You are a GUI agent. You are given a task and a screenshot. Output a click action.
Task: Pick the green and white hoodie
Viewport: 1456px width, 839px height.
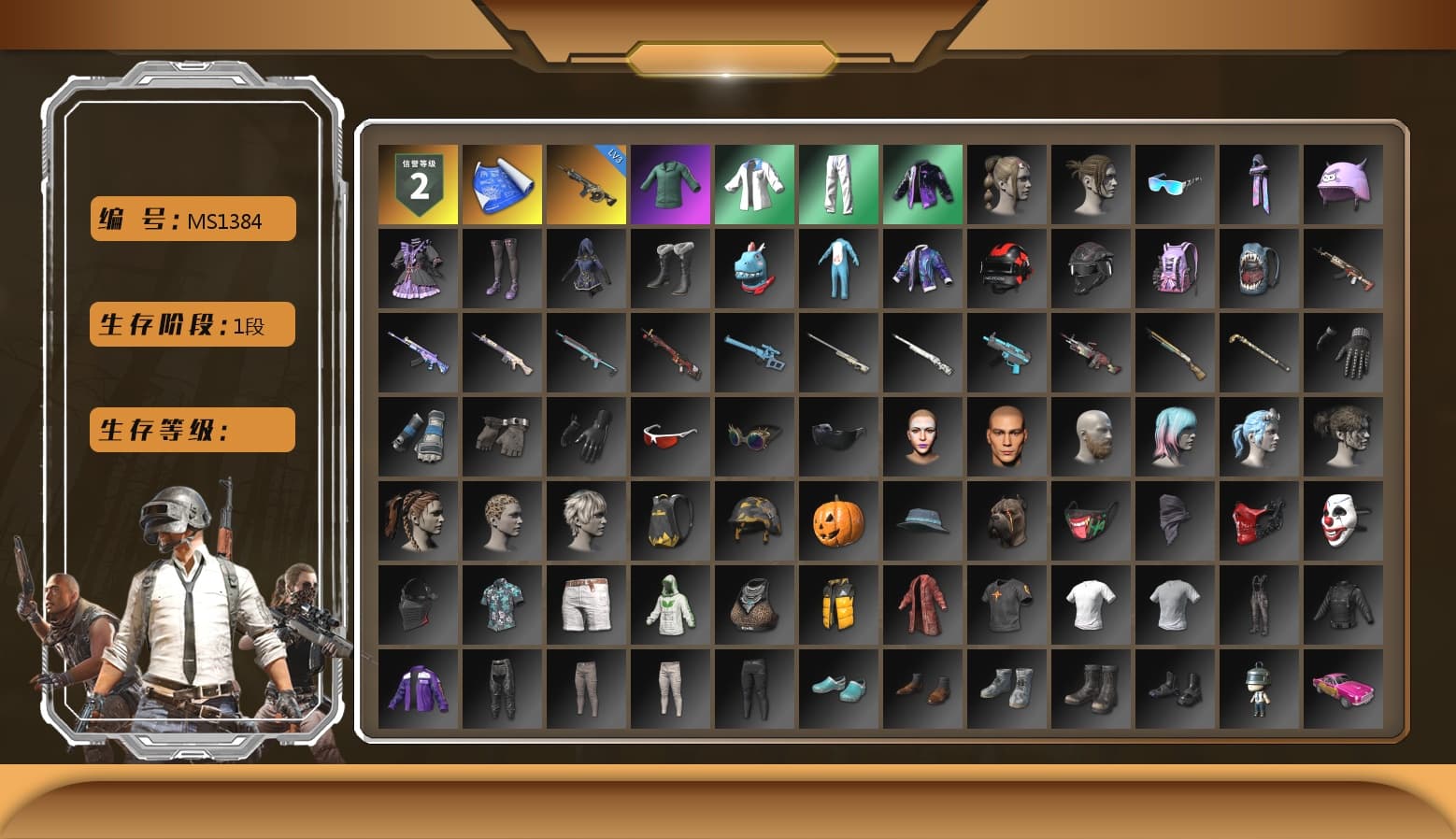click(670, 604)
